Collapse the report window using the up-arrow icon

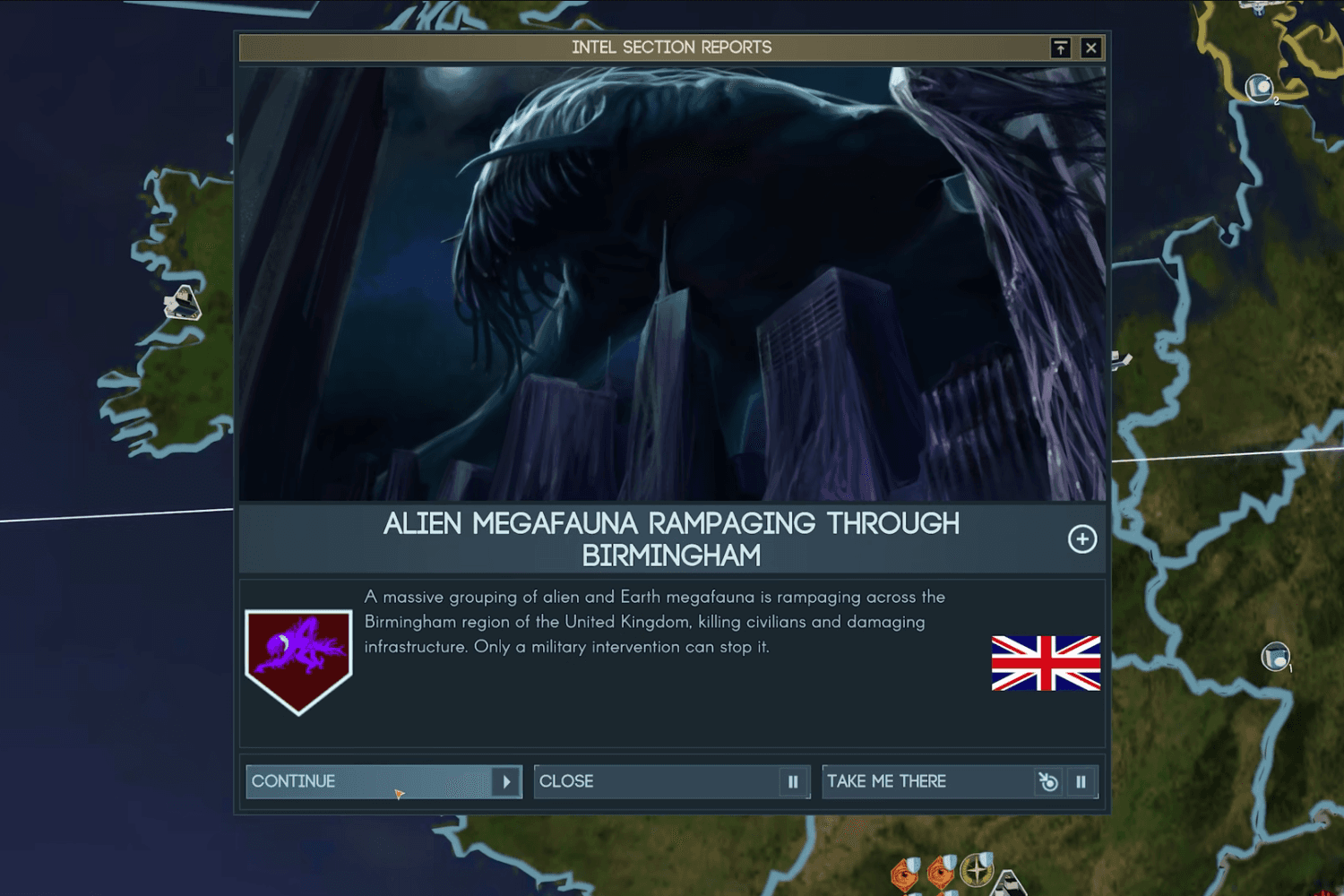click(1061, 47)
